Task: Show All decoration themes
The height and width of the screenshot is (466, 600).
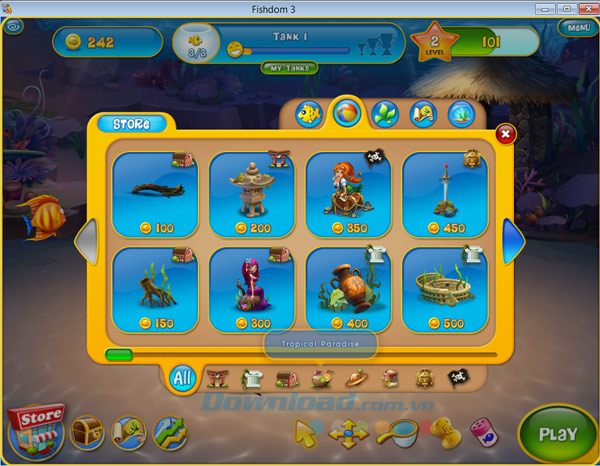Action: (182, 378)
